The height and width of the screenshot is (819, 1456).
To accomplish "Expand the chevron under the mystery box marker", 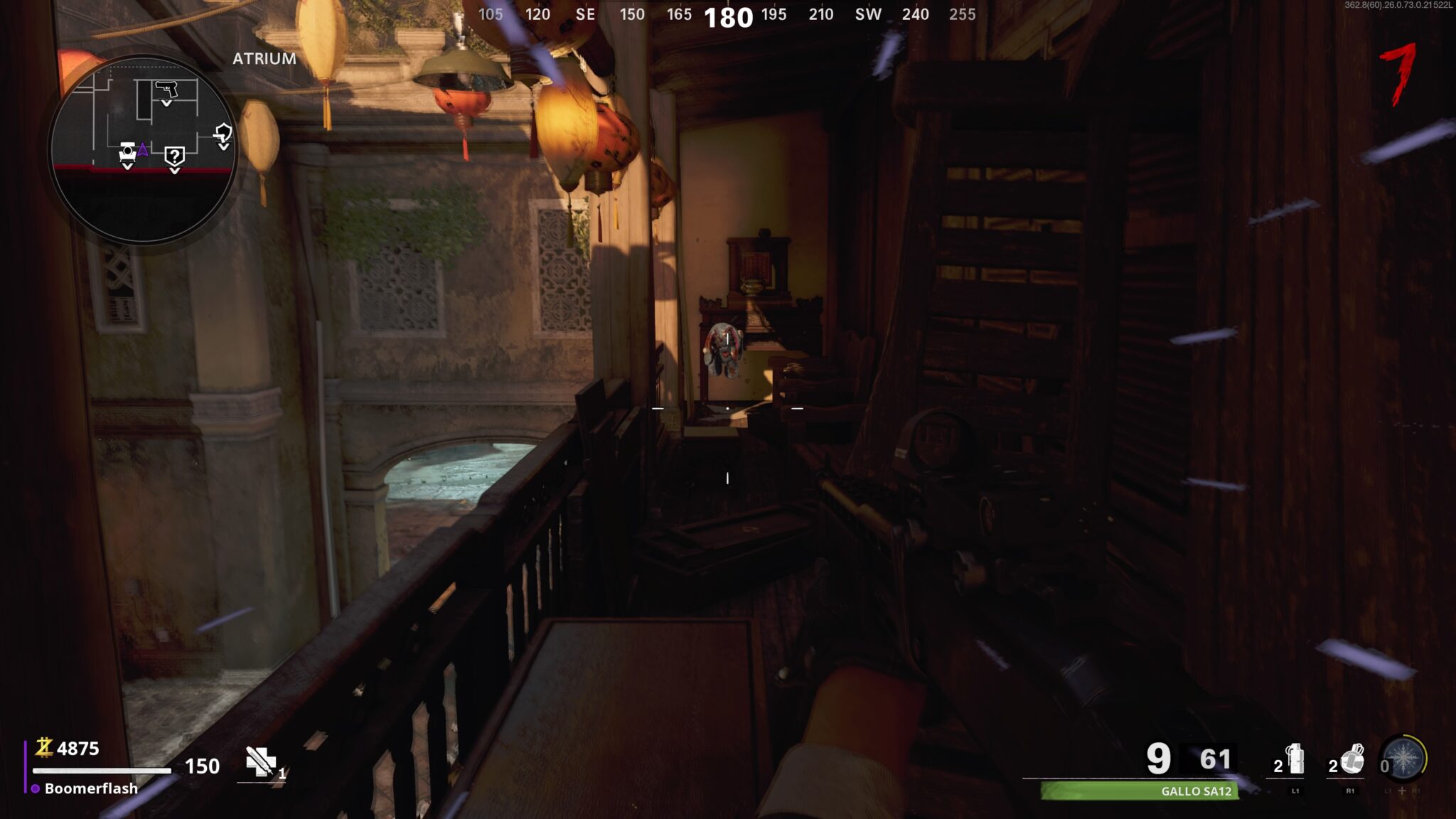I will click(174, 171).
